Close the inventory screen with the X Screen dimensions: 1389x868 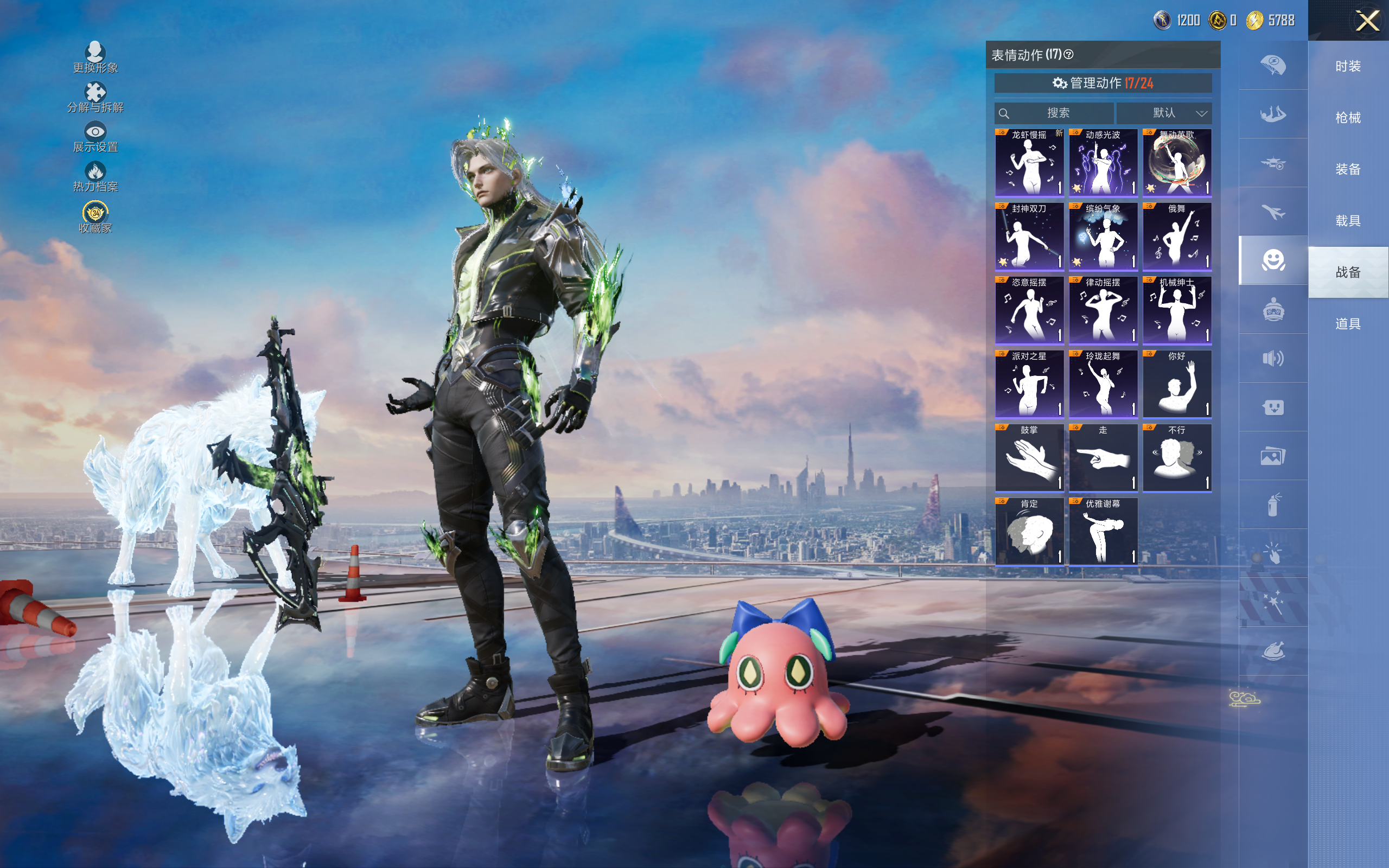1367,21
